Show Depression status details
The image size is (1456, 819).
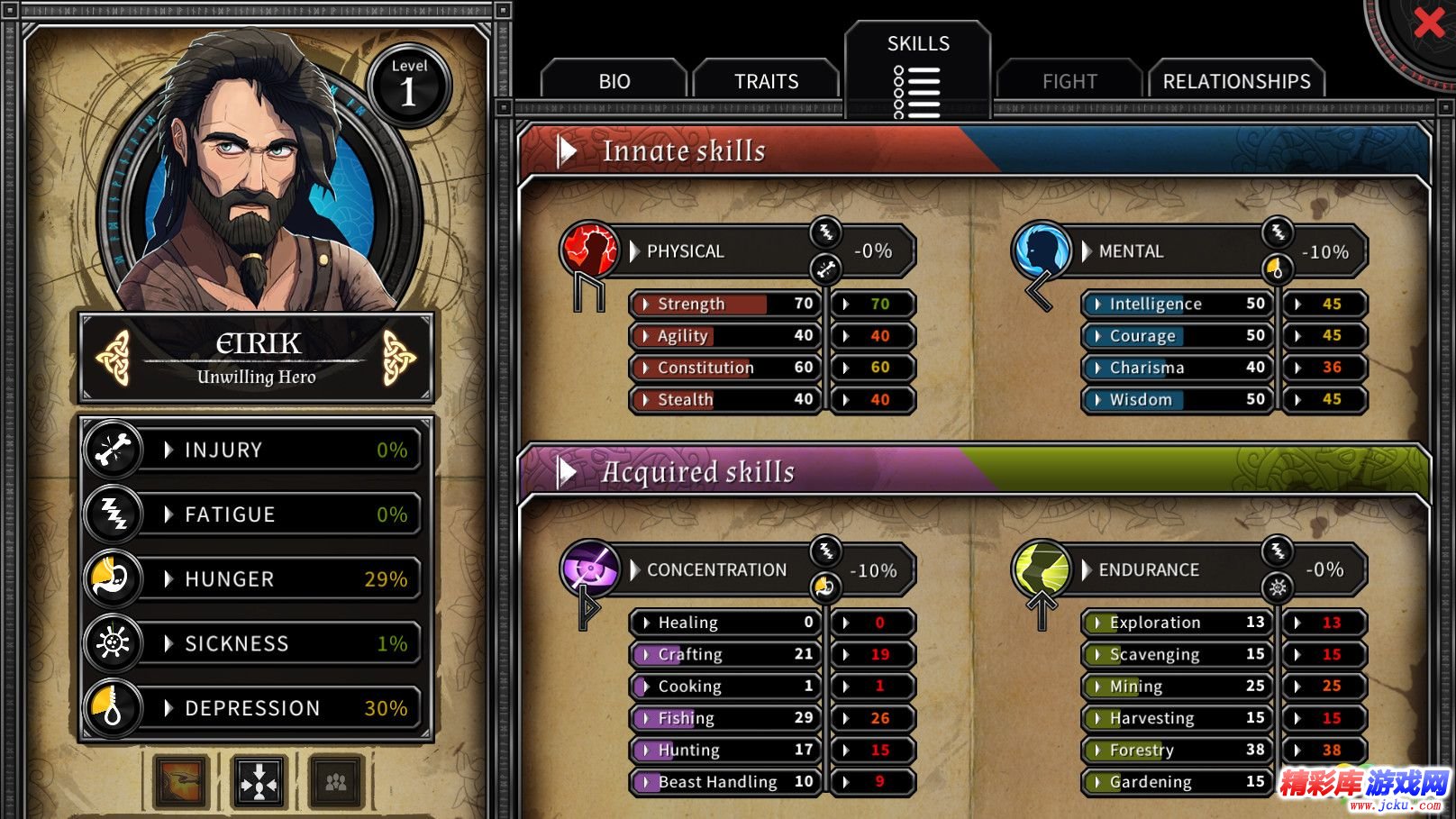(x=252, y=708)
